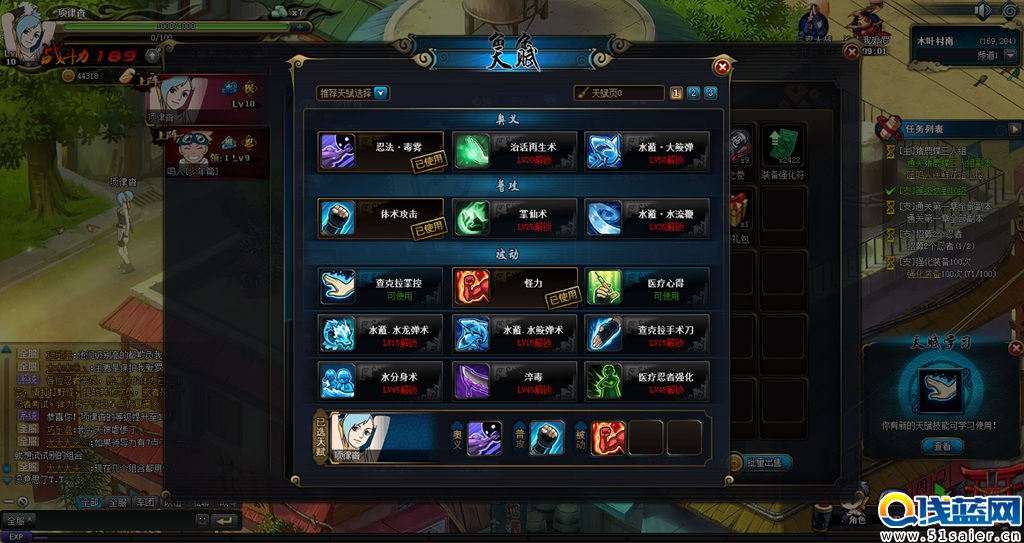
Task: Switch to talent page 2
Action: pos(693,93)
